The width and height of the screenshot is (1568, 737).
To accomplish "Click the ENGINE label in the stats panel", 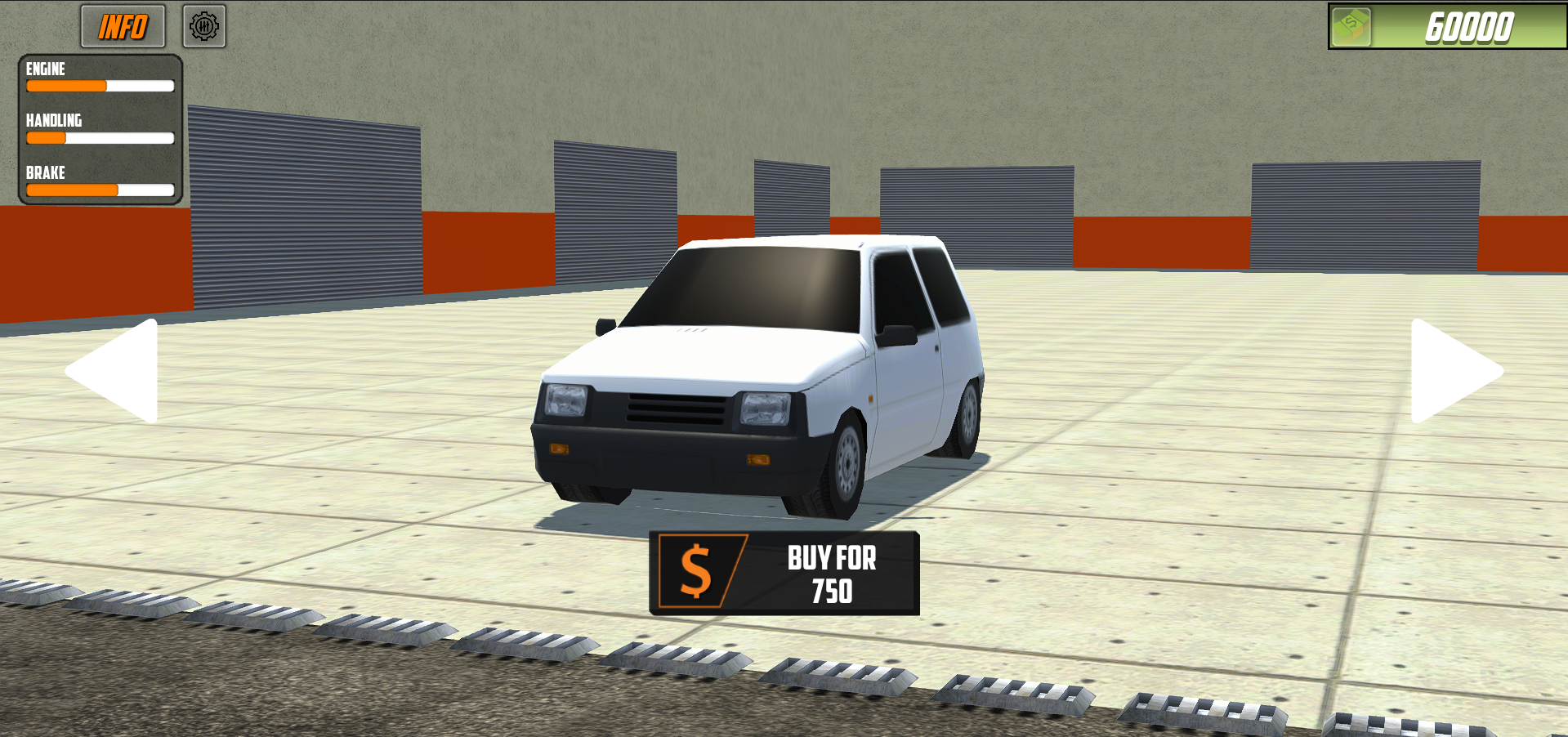I will 45,69.
